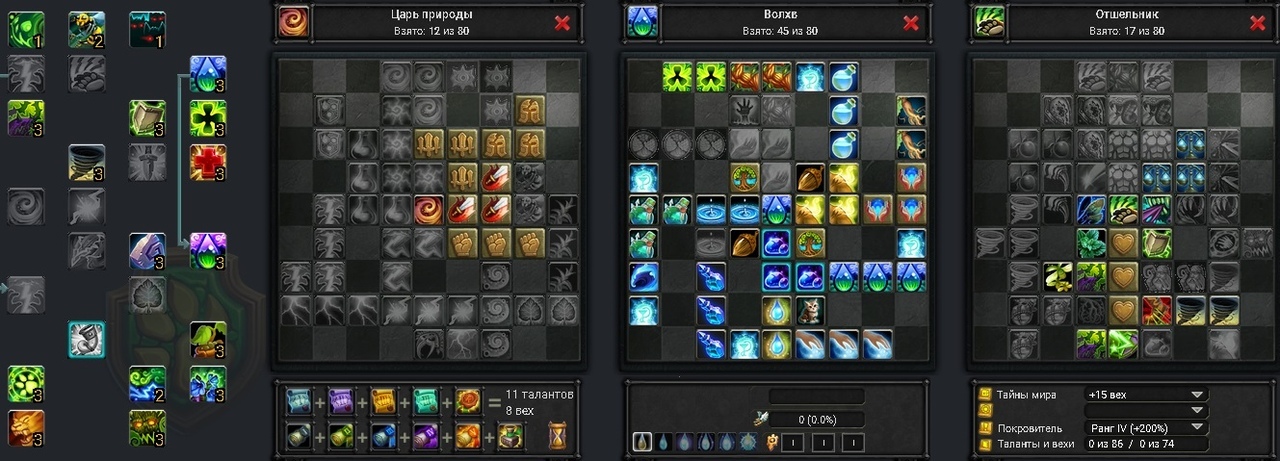Viewport: 1280px width, 461px height.
Task: Click the hourglass icon in the talents summary
Action: coord(558,435)
